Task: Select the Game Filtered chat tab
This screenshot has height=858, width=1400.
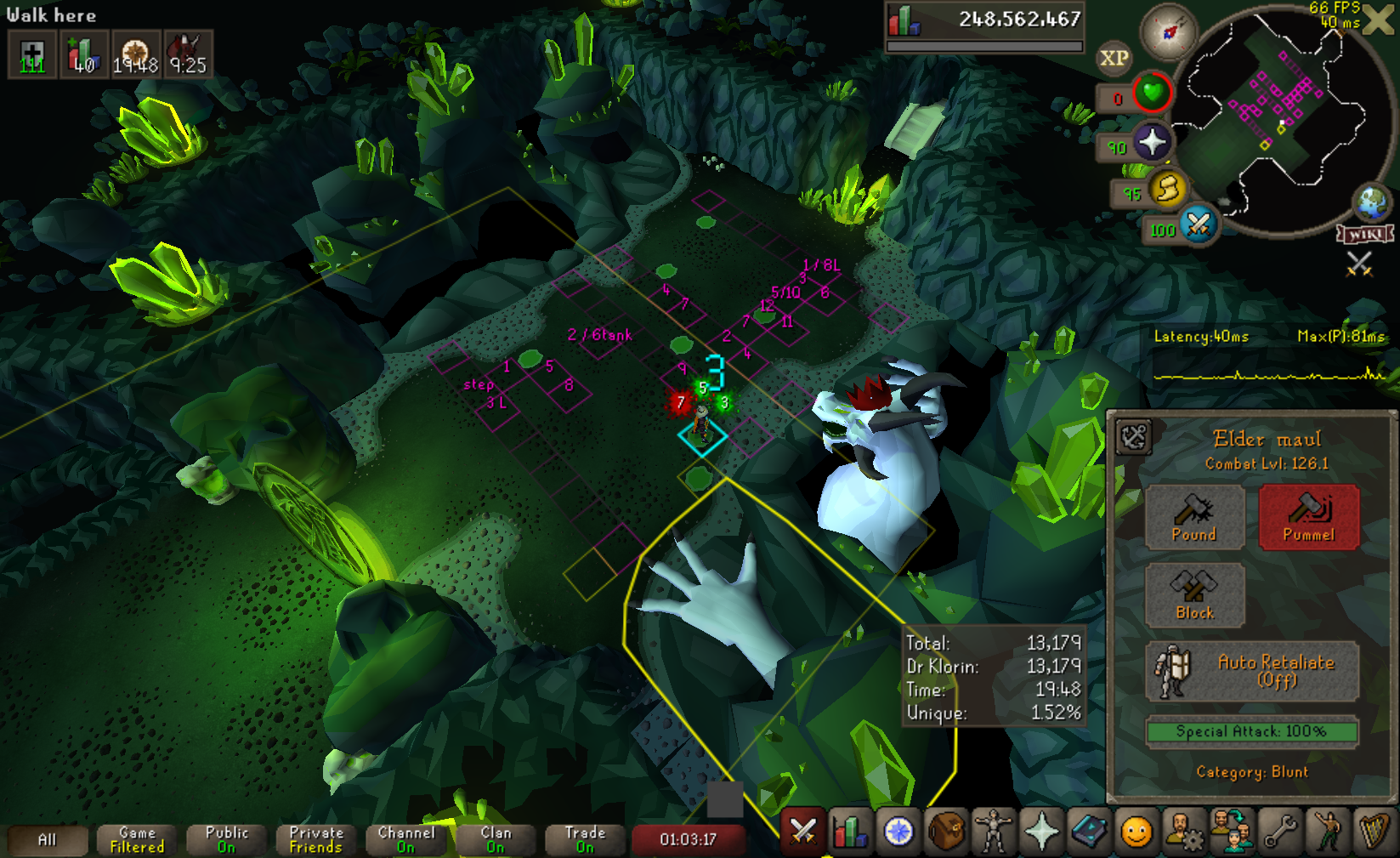Action: [x=137, y=840]
